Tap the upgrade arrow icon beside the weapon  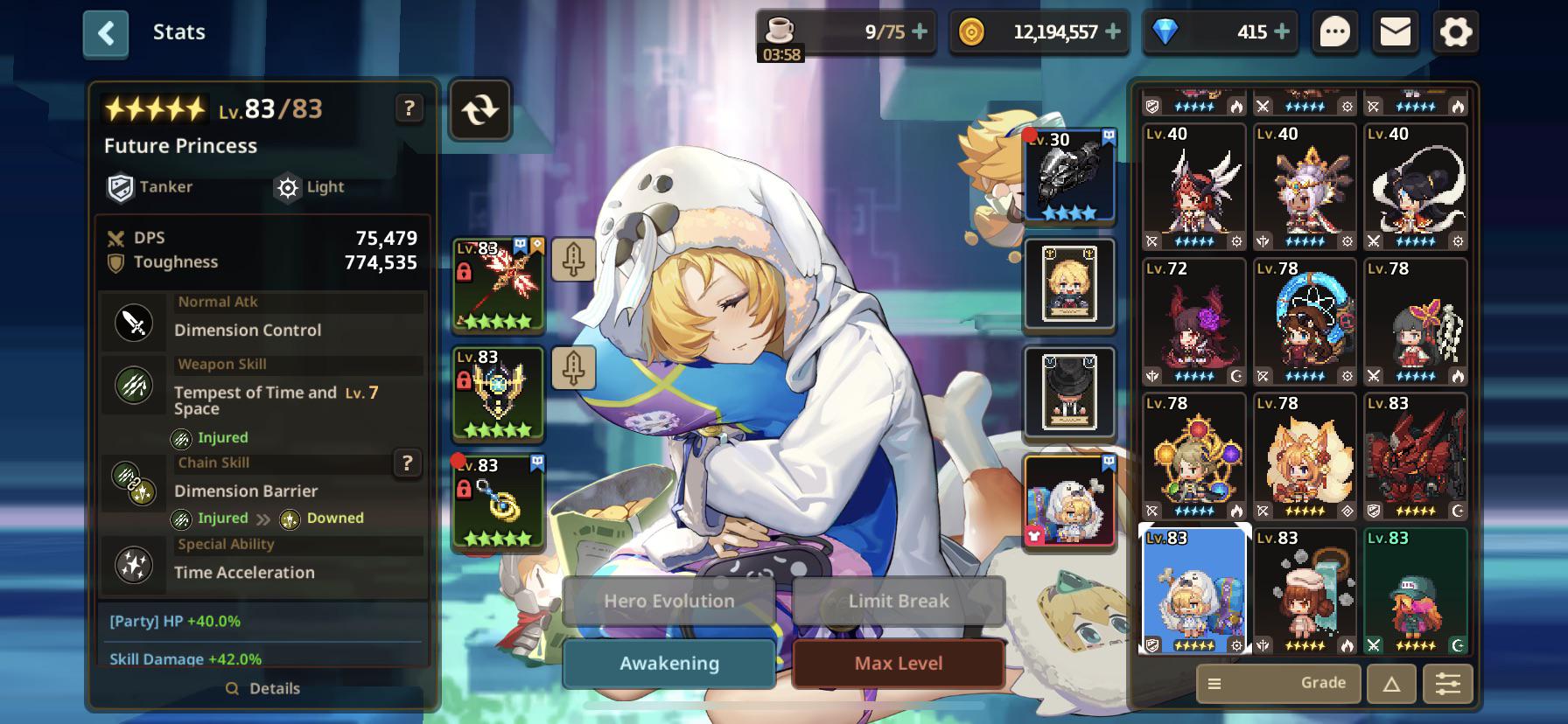[573, 261]
